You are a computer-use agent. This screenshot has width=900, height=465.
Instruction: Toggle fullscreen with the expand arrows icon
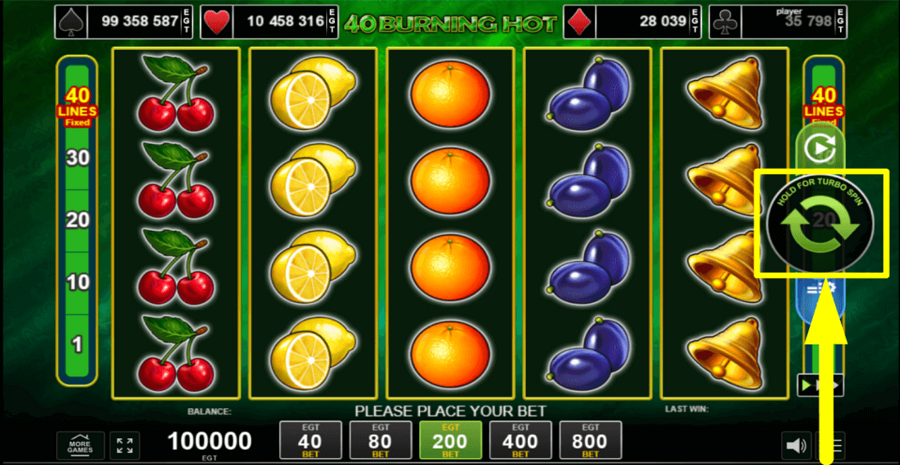(124, 445)
